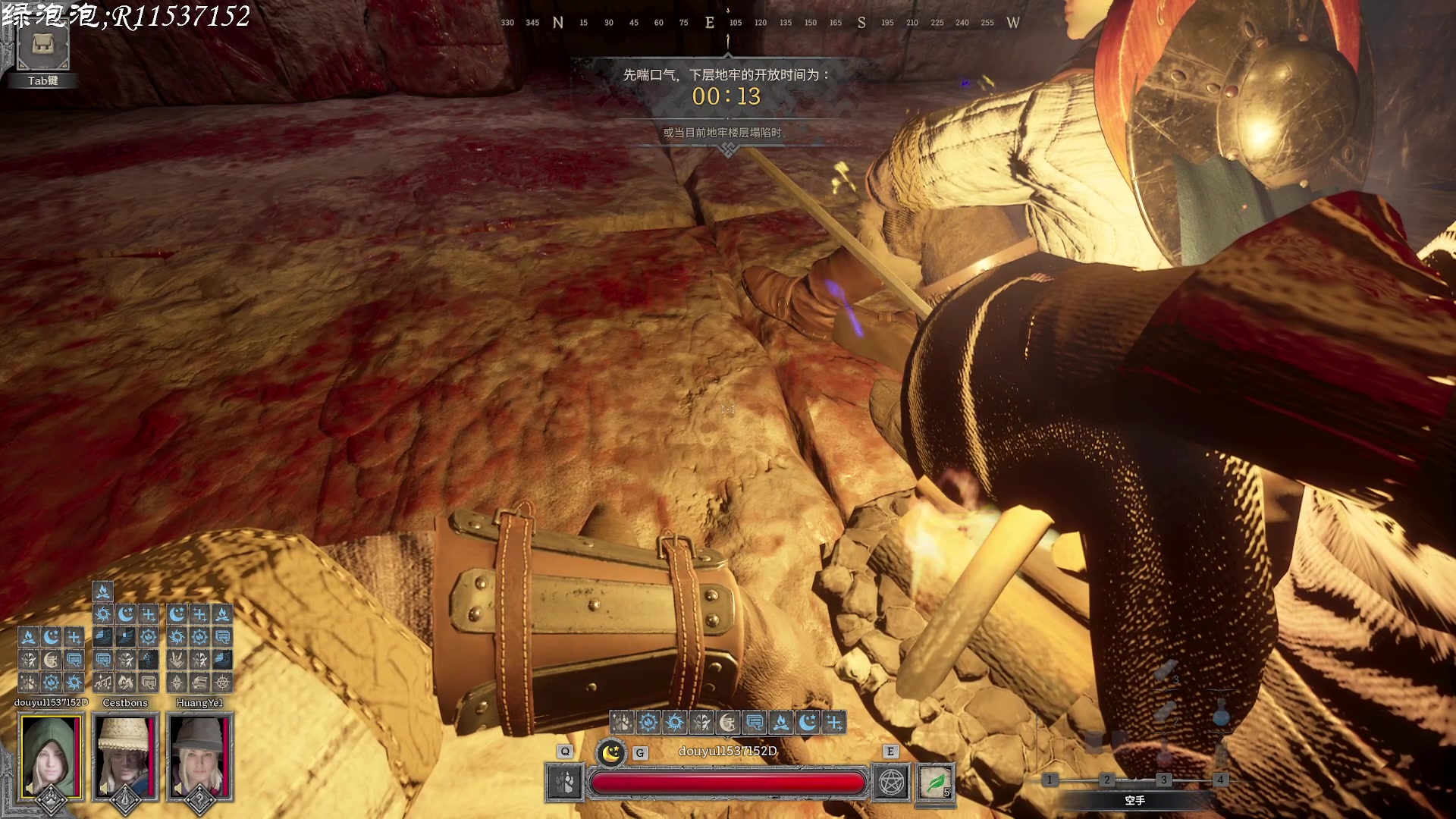1456x819 pixels.
Task: Click the speech bubble buff icon above health bar
Action: pyautogui.click(x=755, y=722)
